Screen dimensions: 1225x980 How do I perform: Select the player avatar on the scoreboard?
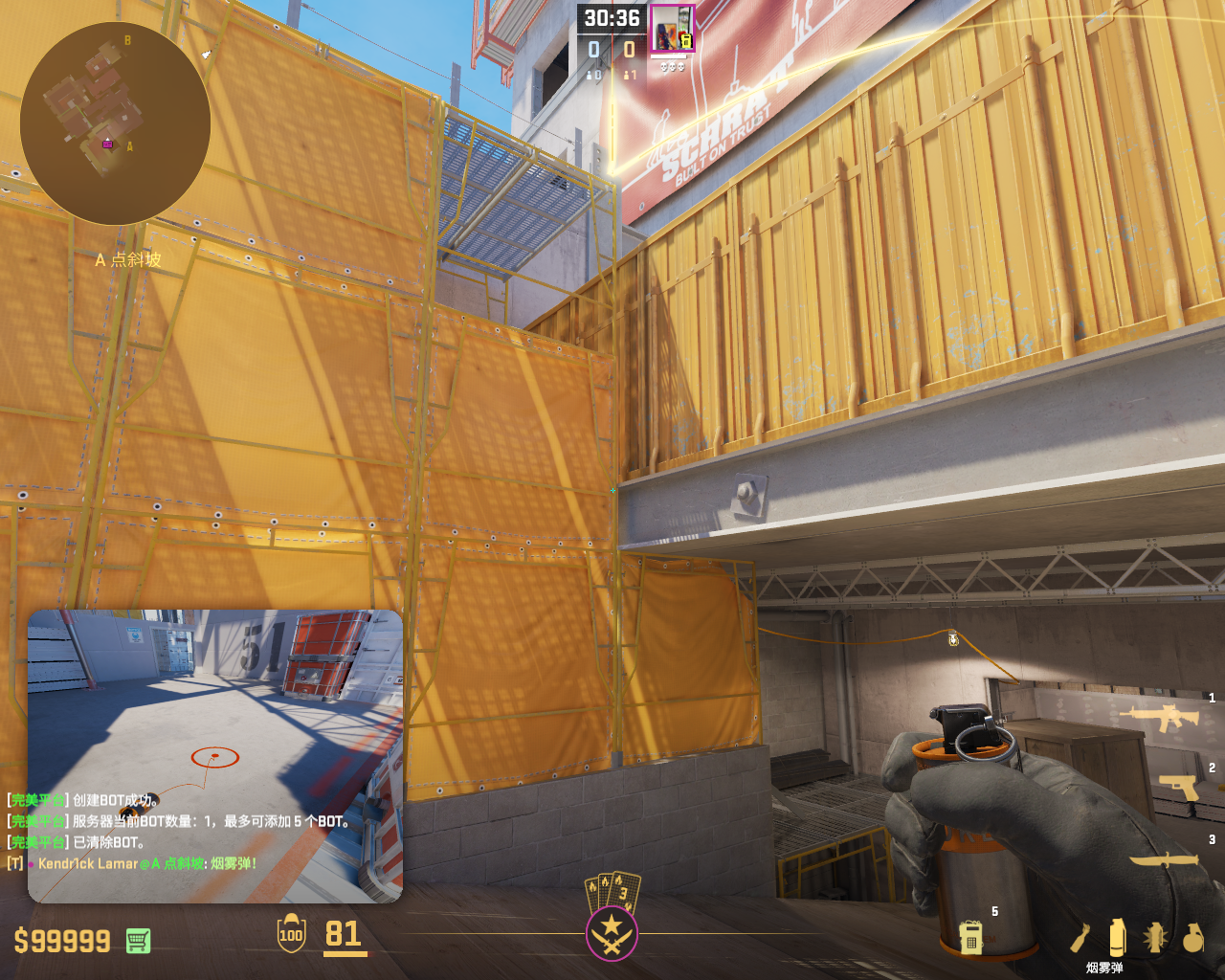tap(672, 29)
